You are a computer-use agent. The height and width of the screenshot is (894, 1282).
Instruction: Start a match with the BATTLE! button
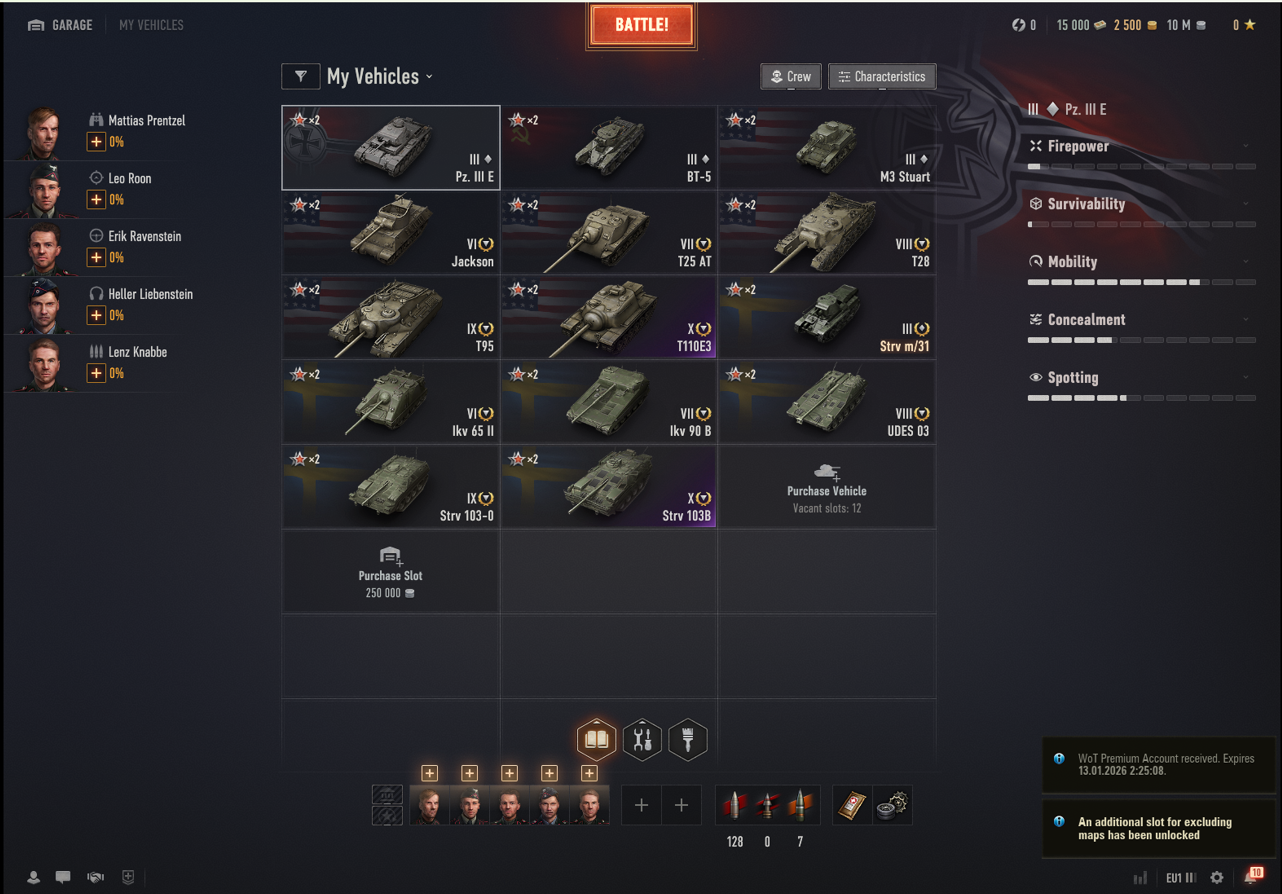point(642,26)
